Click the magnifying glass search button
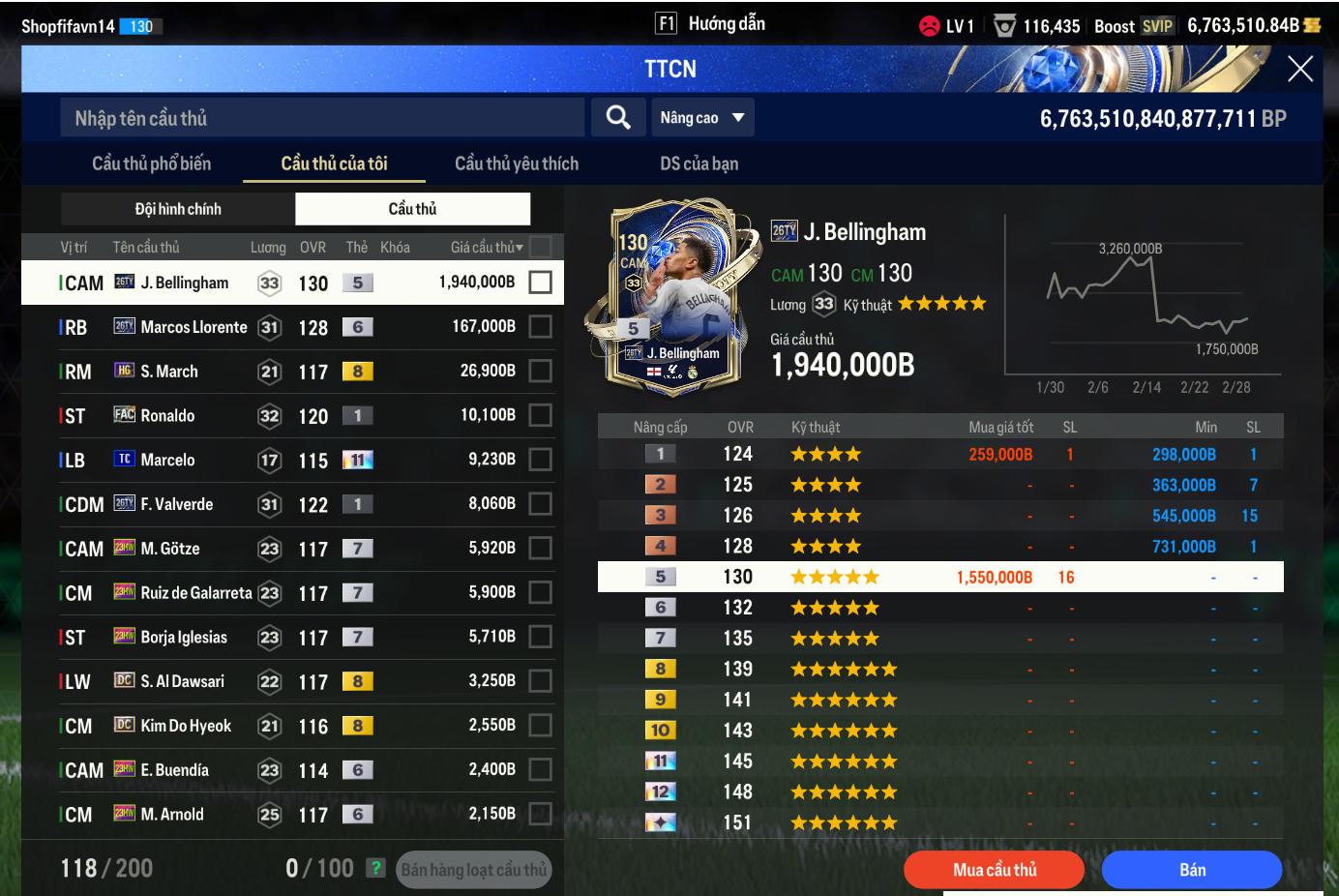 pos(618,118)
